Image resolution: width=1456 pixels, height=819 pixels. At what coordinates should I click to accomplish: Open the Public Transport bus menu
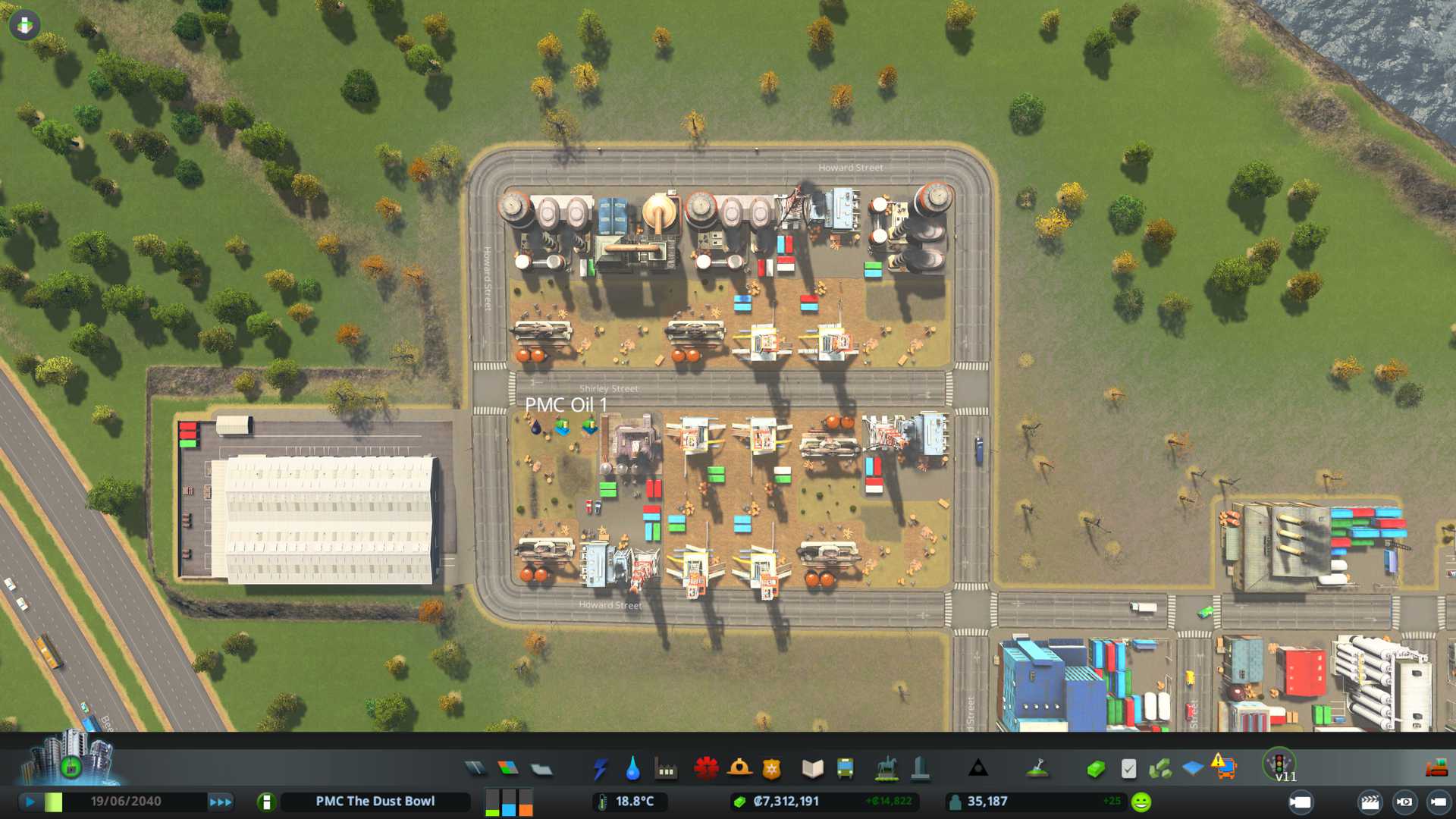click(x=845, y=769)
